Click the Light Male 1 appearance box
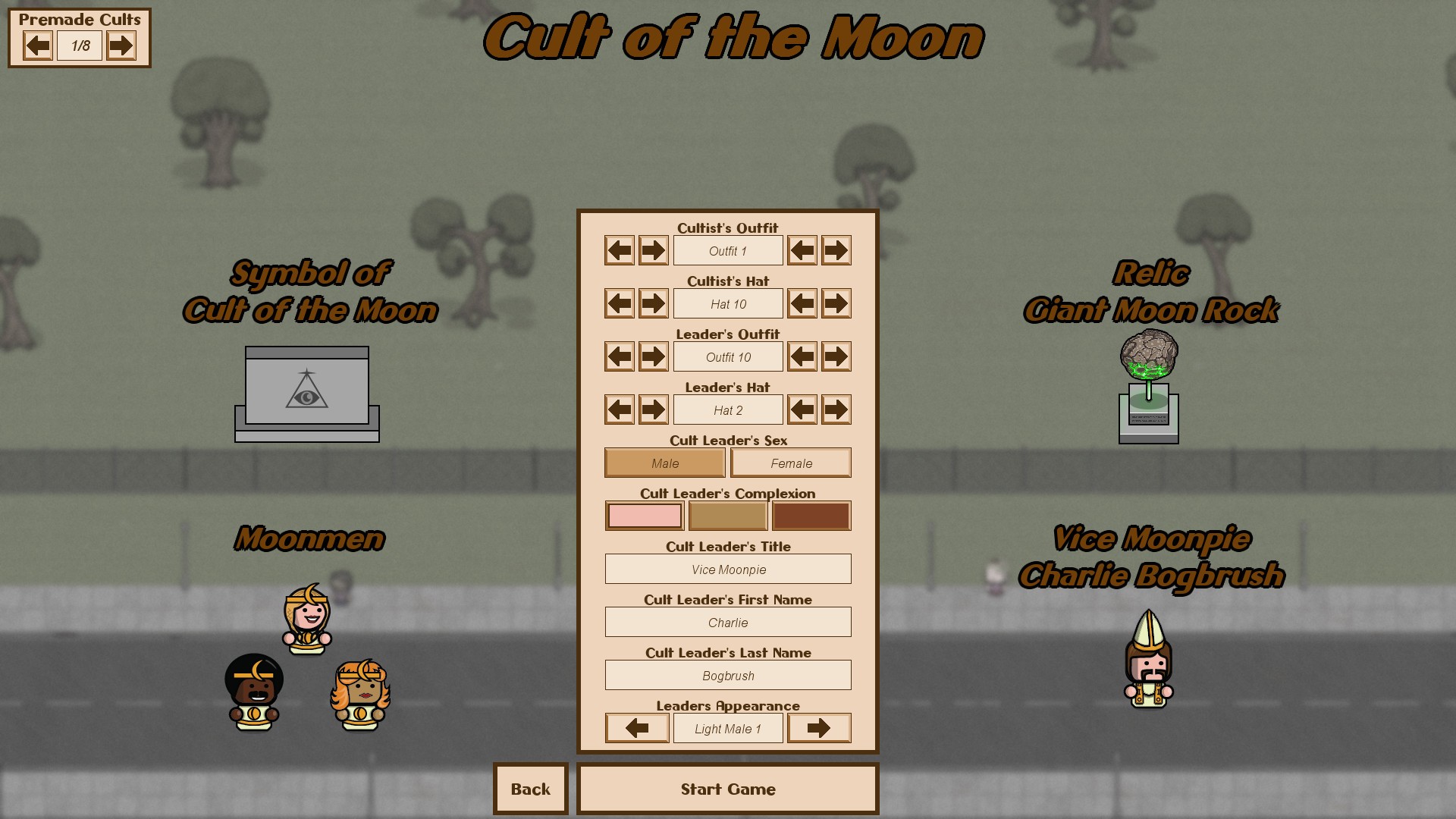Image resolution: width=1456 pixels, height=819 pixels. point(727,727)
